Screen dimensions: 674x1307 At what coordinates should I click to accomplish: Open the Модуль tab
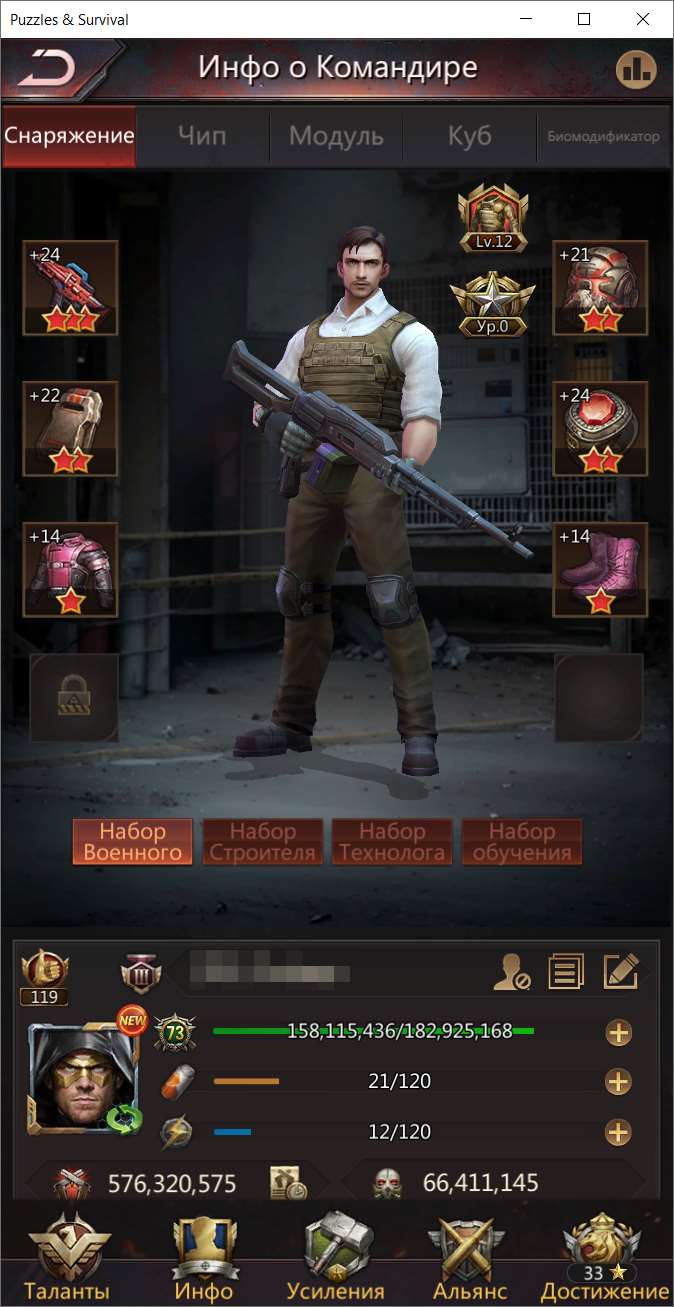point(336,136)
